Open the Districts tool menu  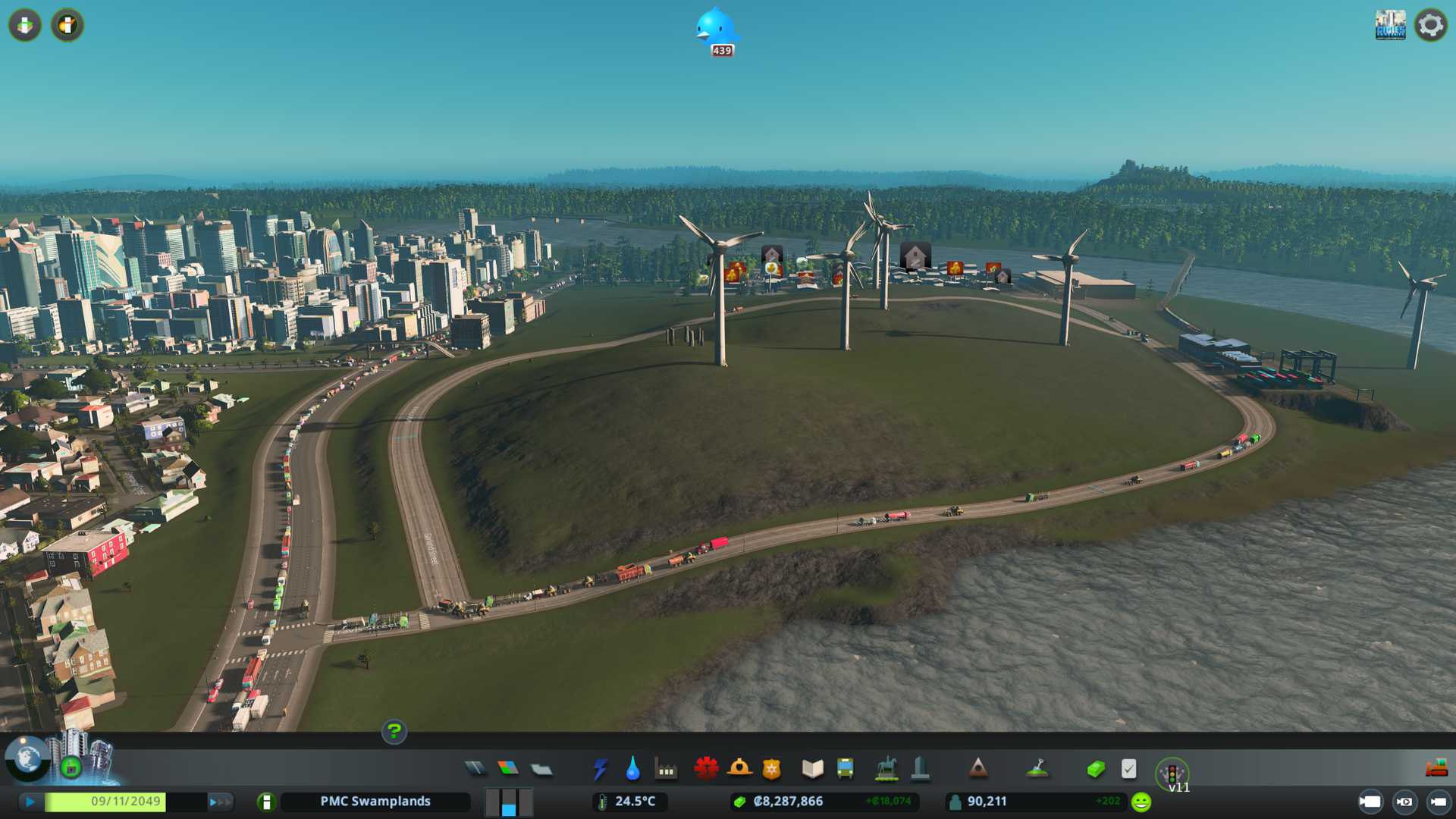[x=541, y=770]
